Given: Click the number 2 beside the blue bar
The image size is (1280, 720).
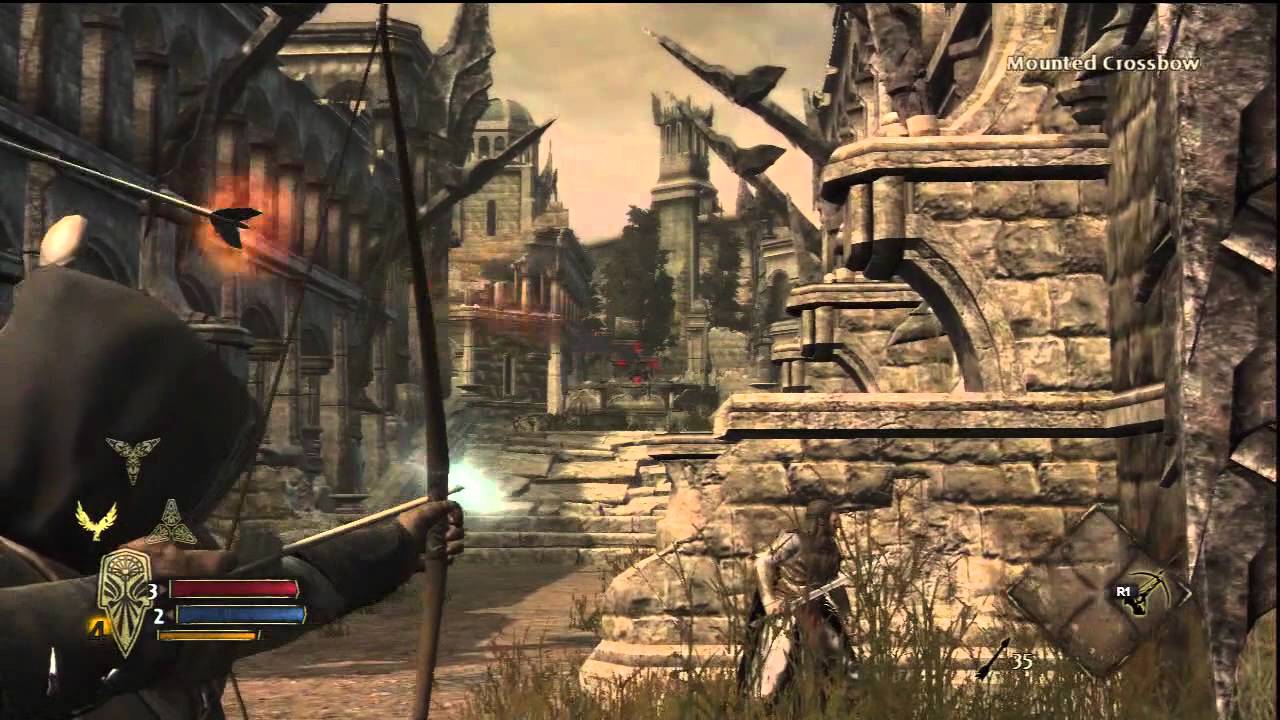Looking at the screenshot, I should (157, 616).
